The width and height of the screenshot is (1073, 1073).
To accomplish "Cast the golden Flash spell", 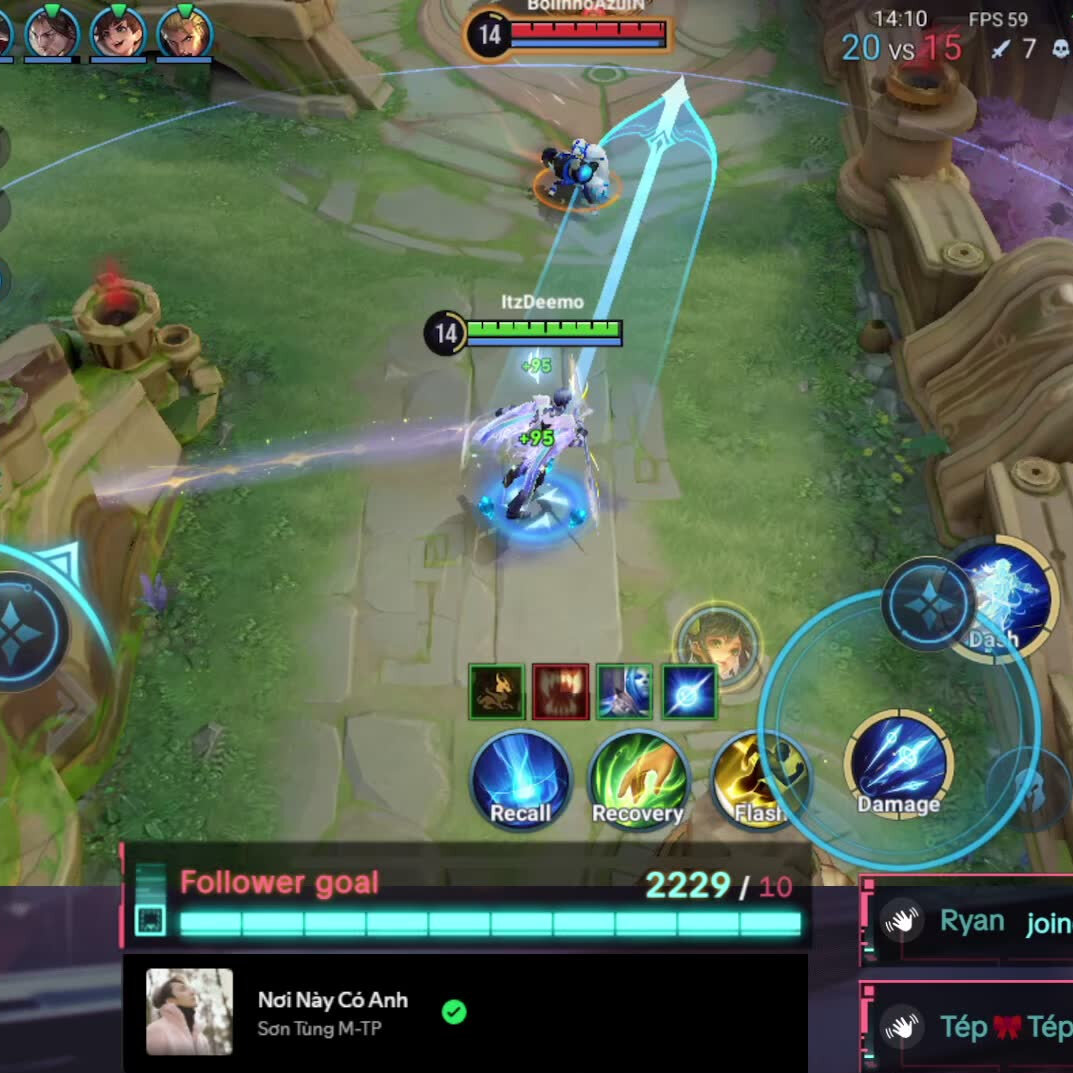I will pyautogui.click(x=757, y=781).
